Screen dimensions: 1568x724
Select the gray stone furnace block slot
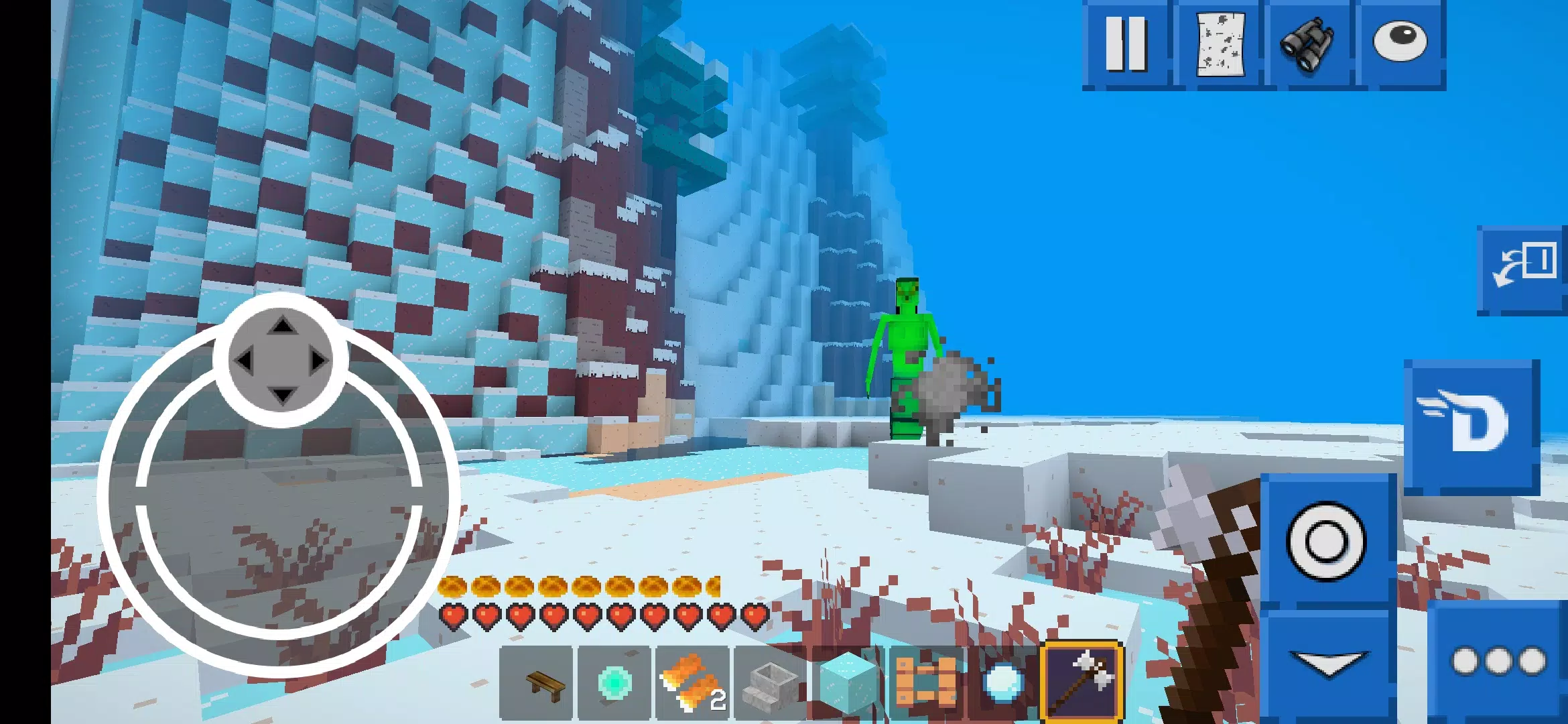pyautogui.click(x=771, y=684)
